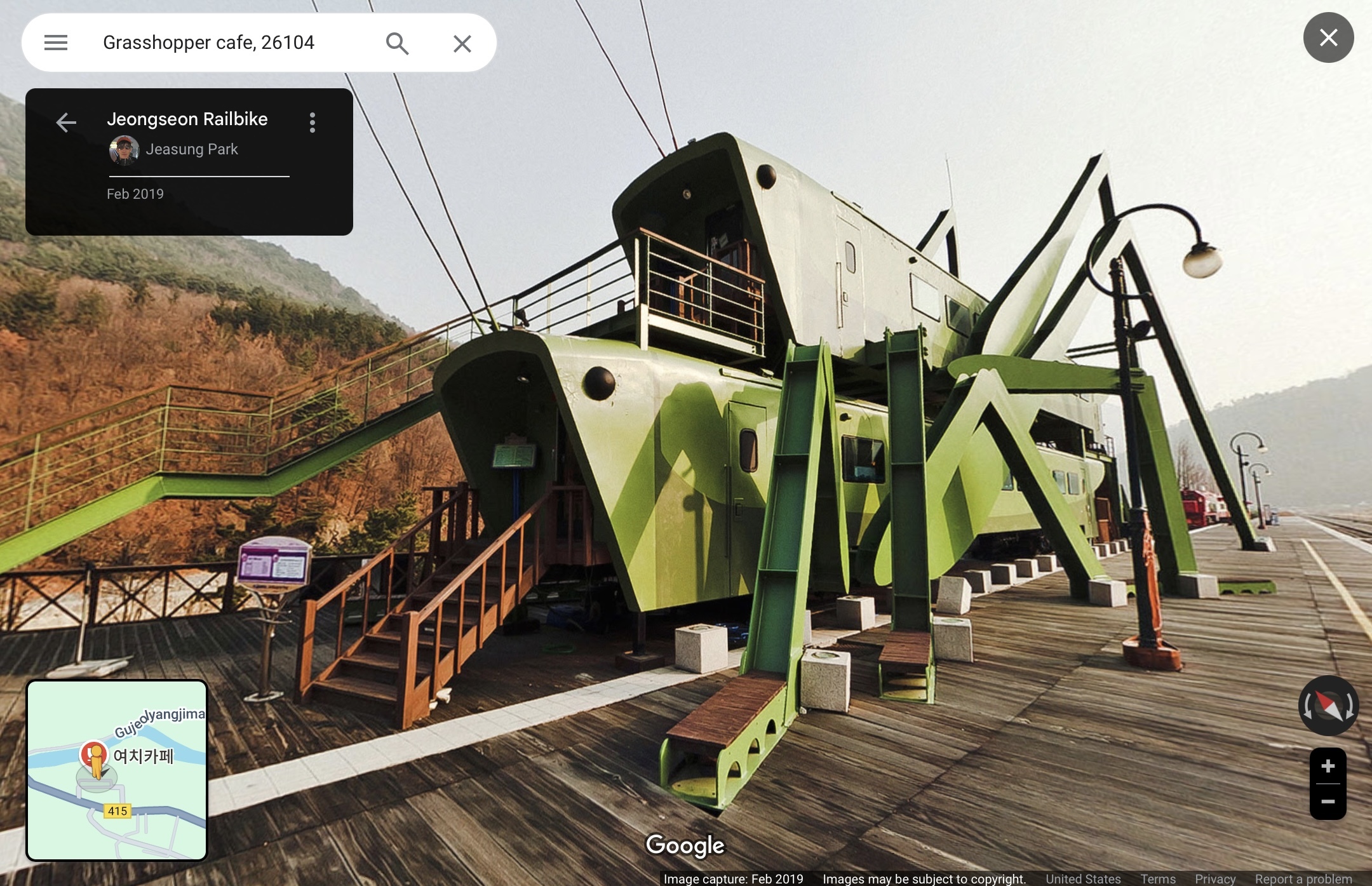Image resolution: width=1372 pixels, height=886 pixels.
Task: Open the hamburger menu in search bar
Action: point(56,43)
